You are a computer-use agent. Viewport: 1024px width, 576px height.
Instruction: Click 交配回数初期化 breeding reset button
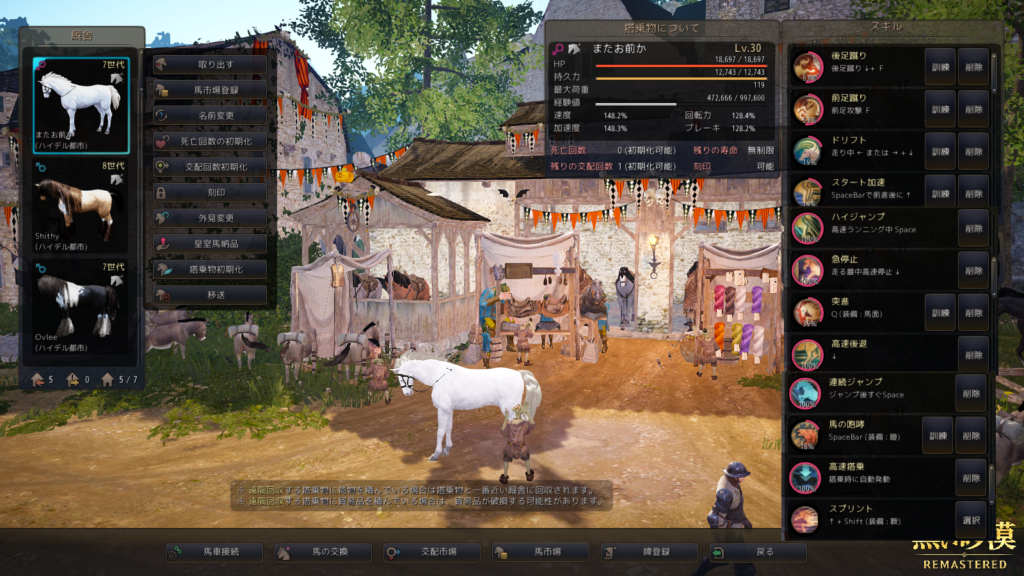(210, 166)
